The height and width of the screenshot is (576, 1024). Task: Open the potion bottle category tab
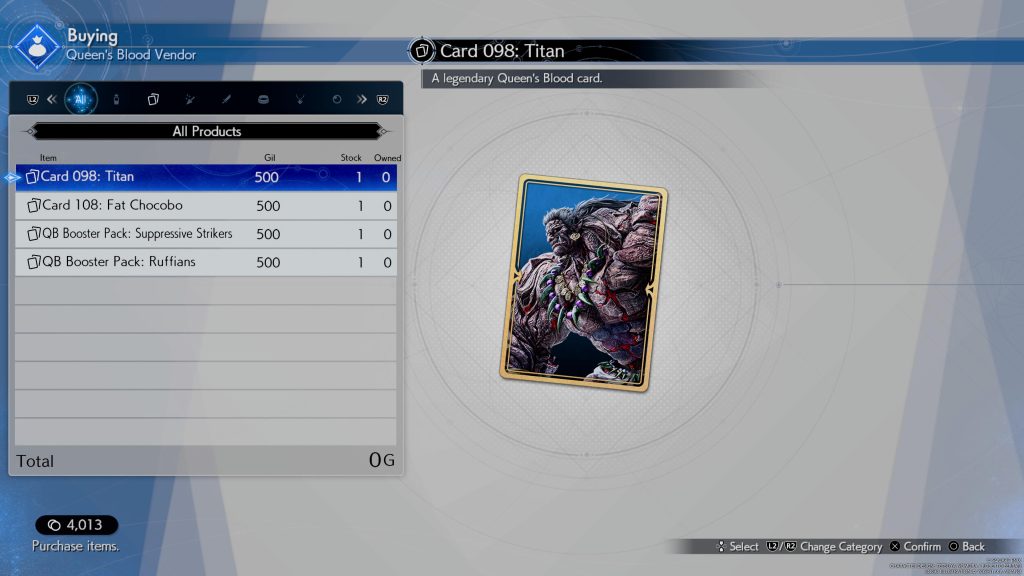[x=116, y=99]
